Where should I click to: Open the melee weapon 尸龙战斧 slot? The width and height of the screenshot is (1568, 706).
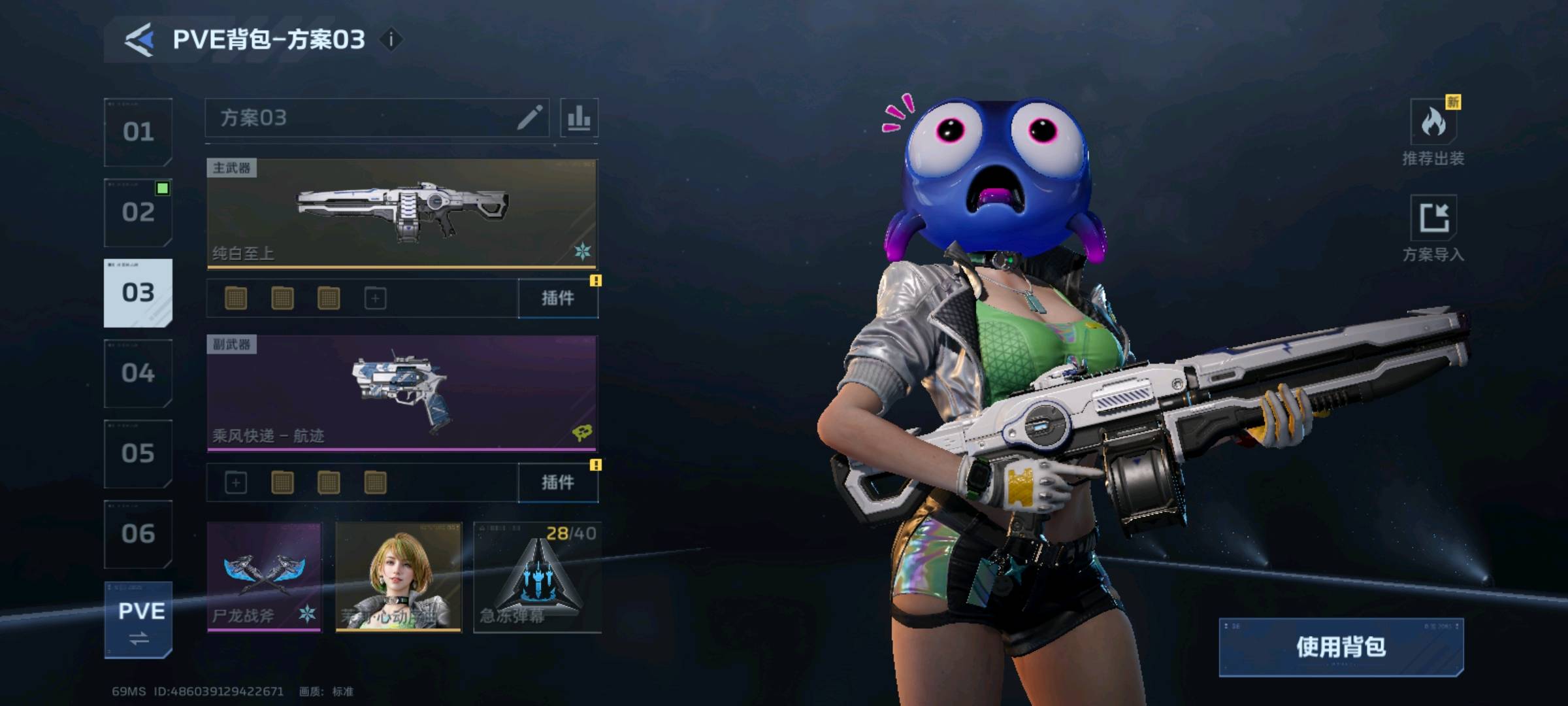264,577
